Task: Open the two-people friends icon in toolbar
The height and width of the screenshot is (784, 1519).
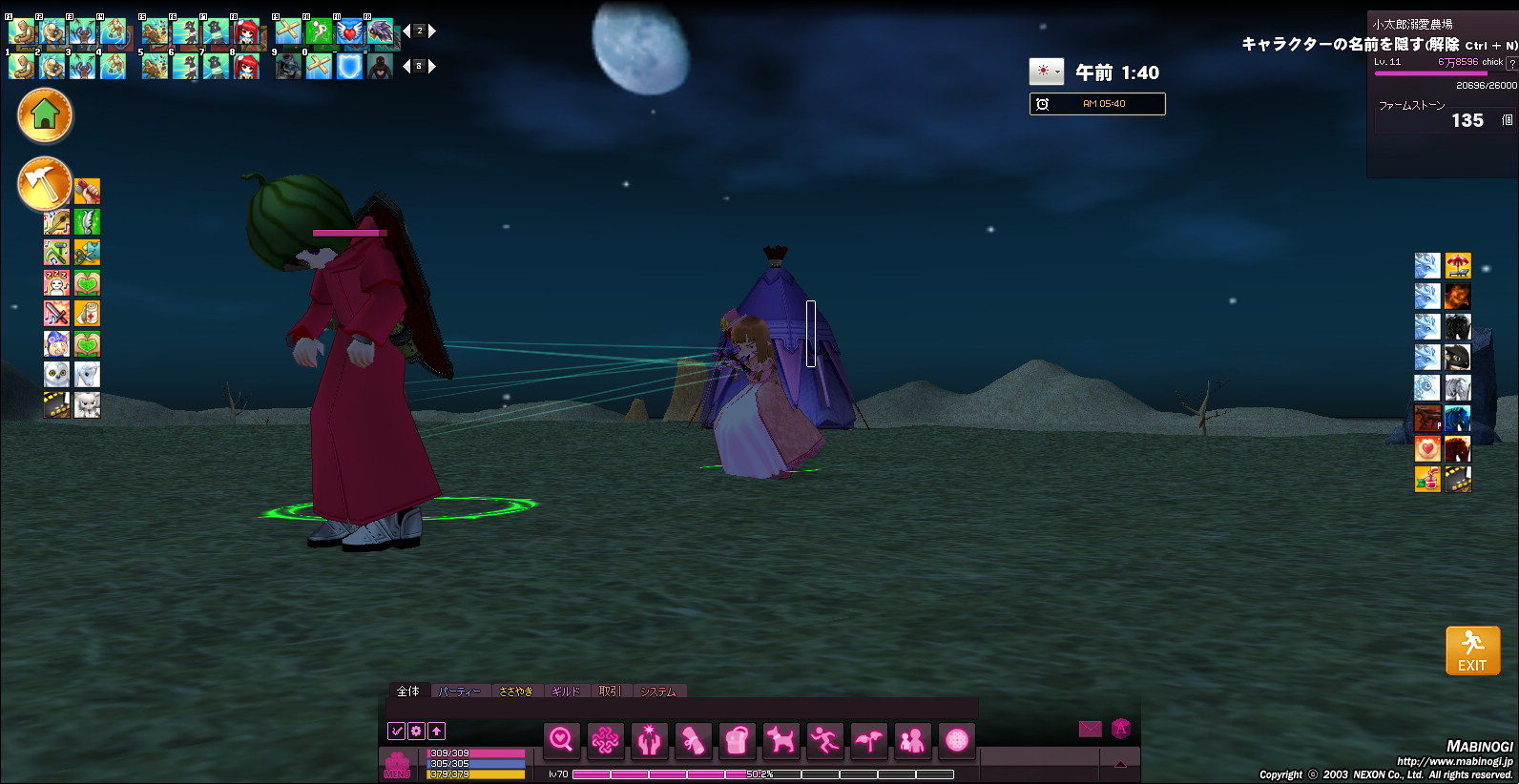Action: 912,739
